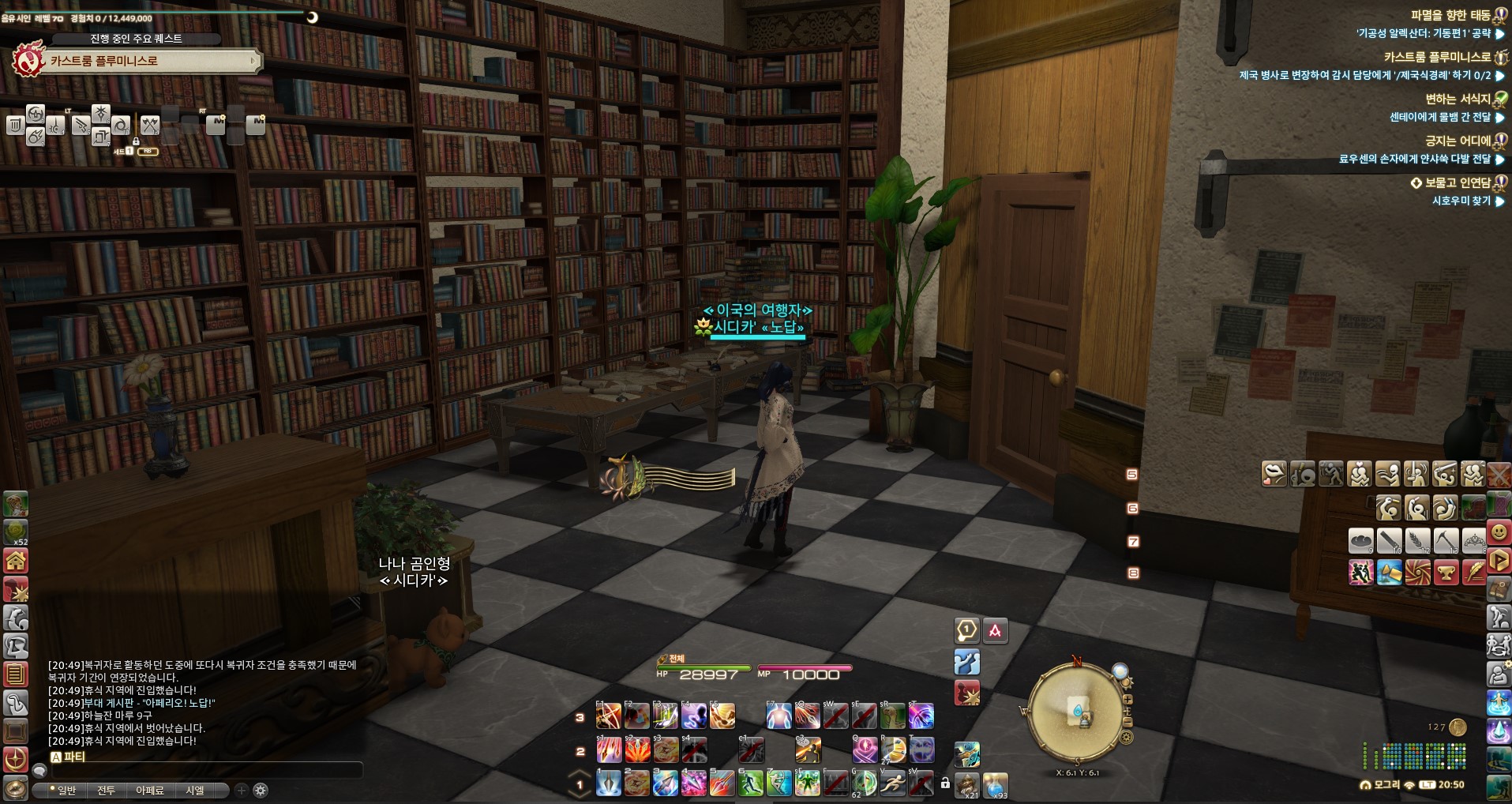
Task: Click the circular minimap
Action: [x=1077, y=713]
